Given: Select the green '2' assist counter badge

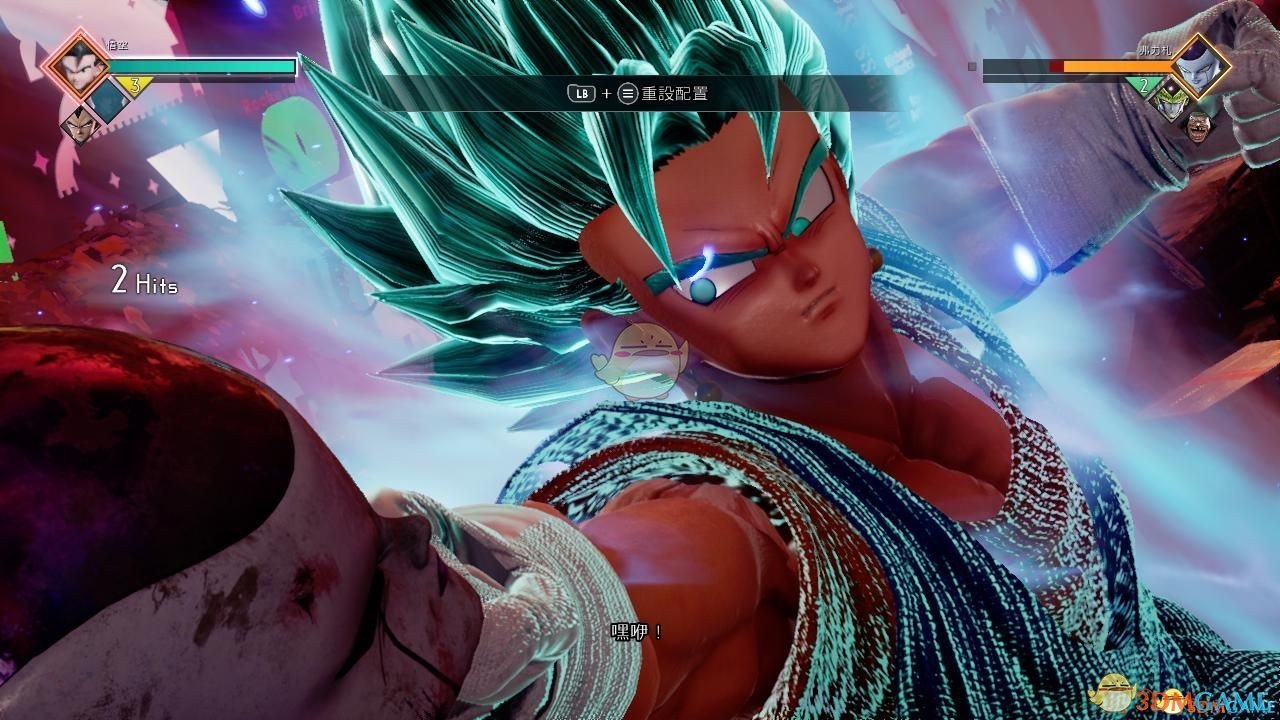Looking at the screenshot, I should 1144,86.
